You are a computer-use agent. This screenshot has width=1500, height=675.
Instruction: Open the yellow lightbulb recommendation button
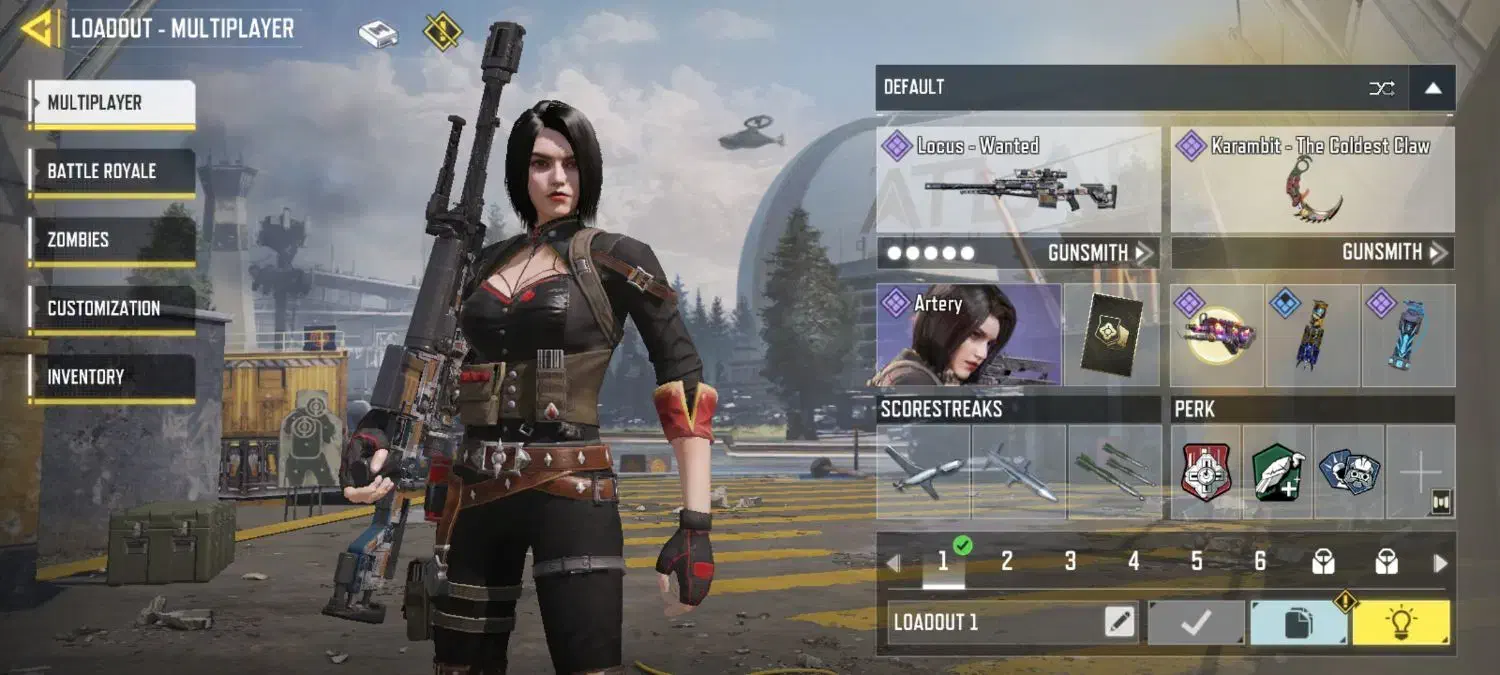click(1400, 623)
